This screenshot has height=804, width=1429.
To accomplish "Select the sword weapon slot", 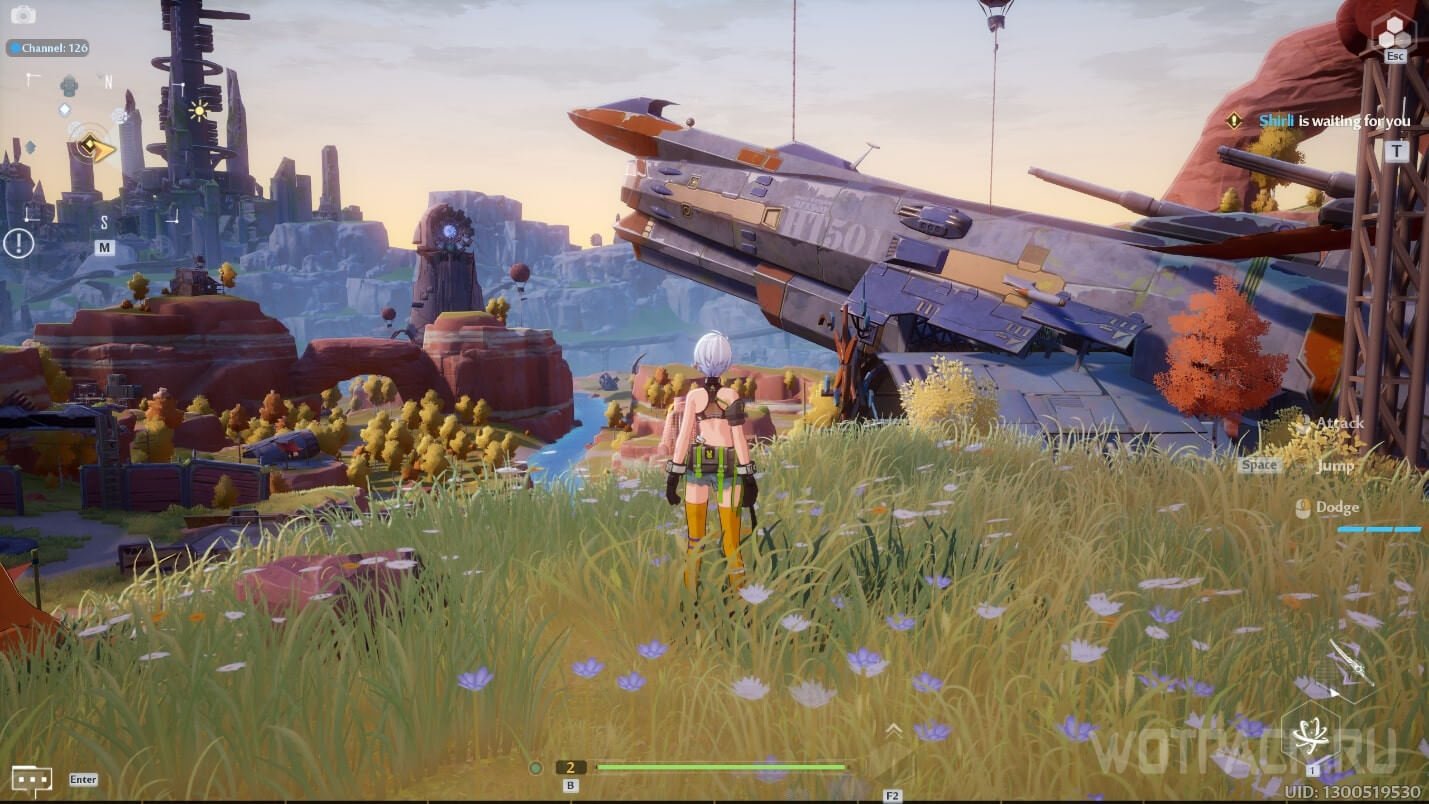I will pos(1350,662).
